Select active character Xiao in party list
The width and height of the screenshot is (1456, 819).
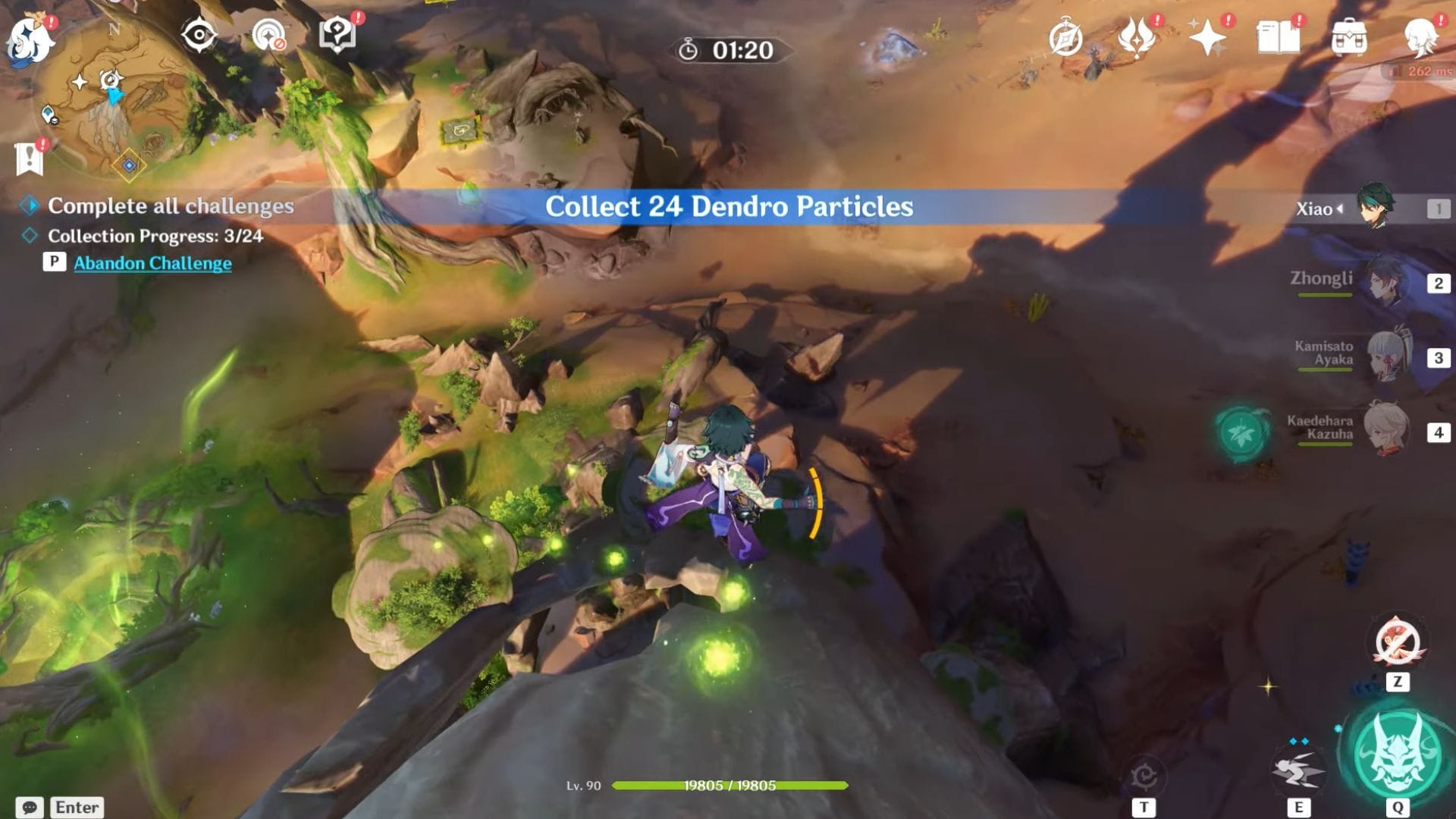coord(1374,208)
